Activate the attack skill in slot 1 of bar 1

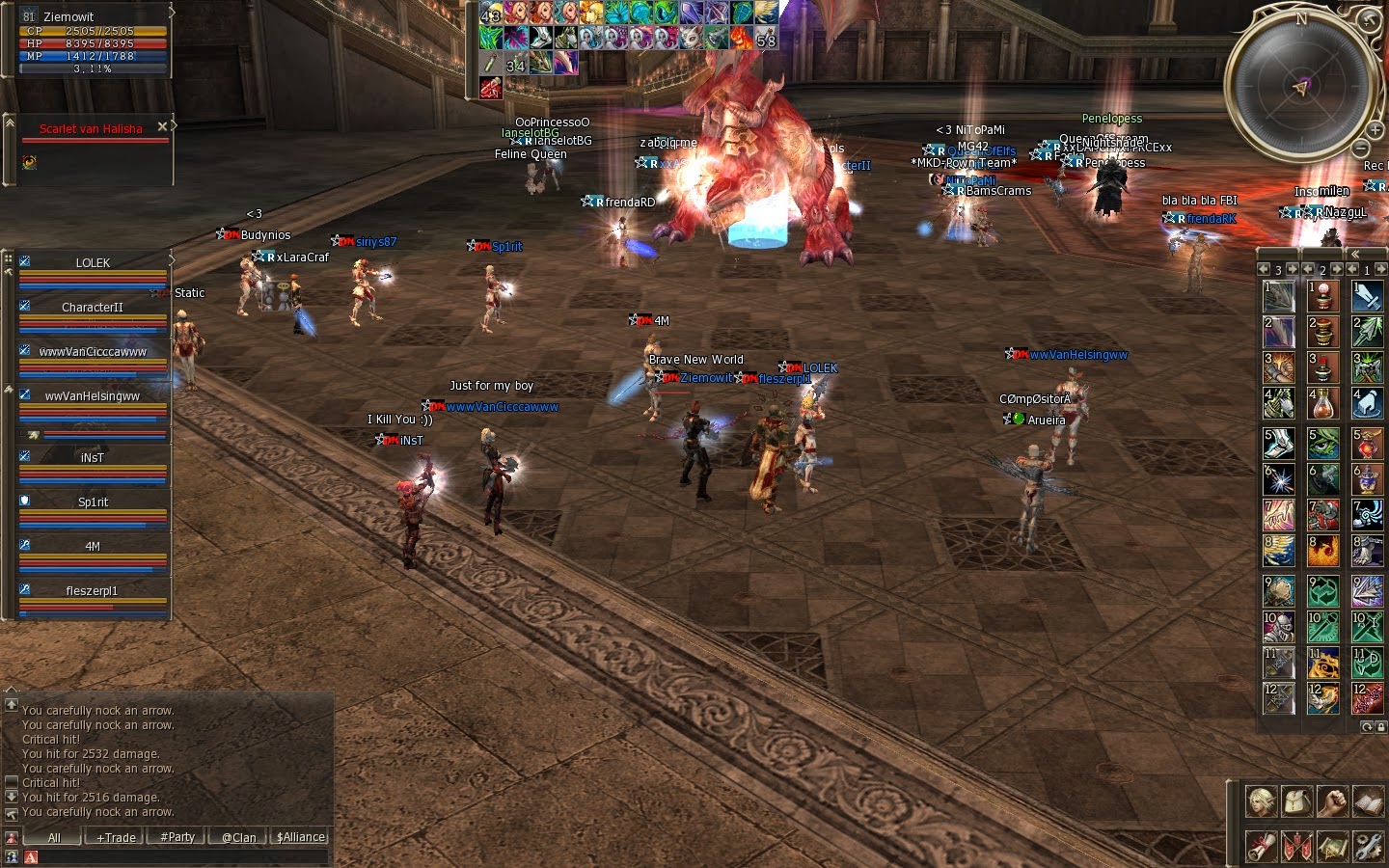pyautogui.click(x=1368, y=297)
